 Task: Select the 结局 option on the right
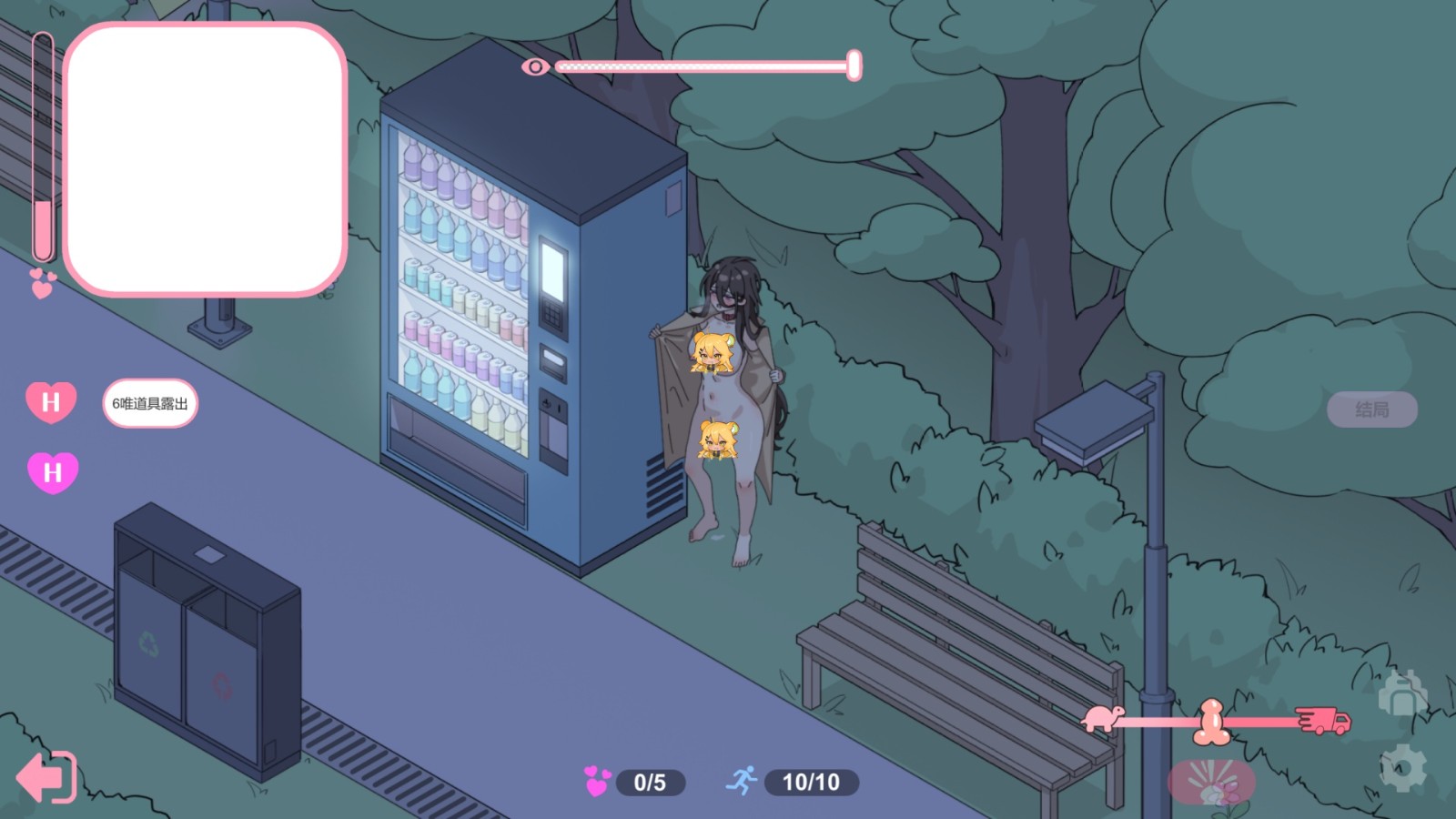pyautogui.click(x=1374, y=409)
